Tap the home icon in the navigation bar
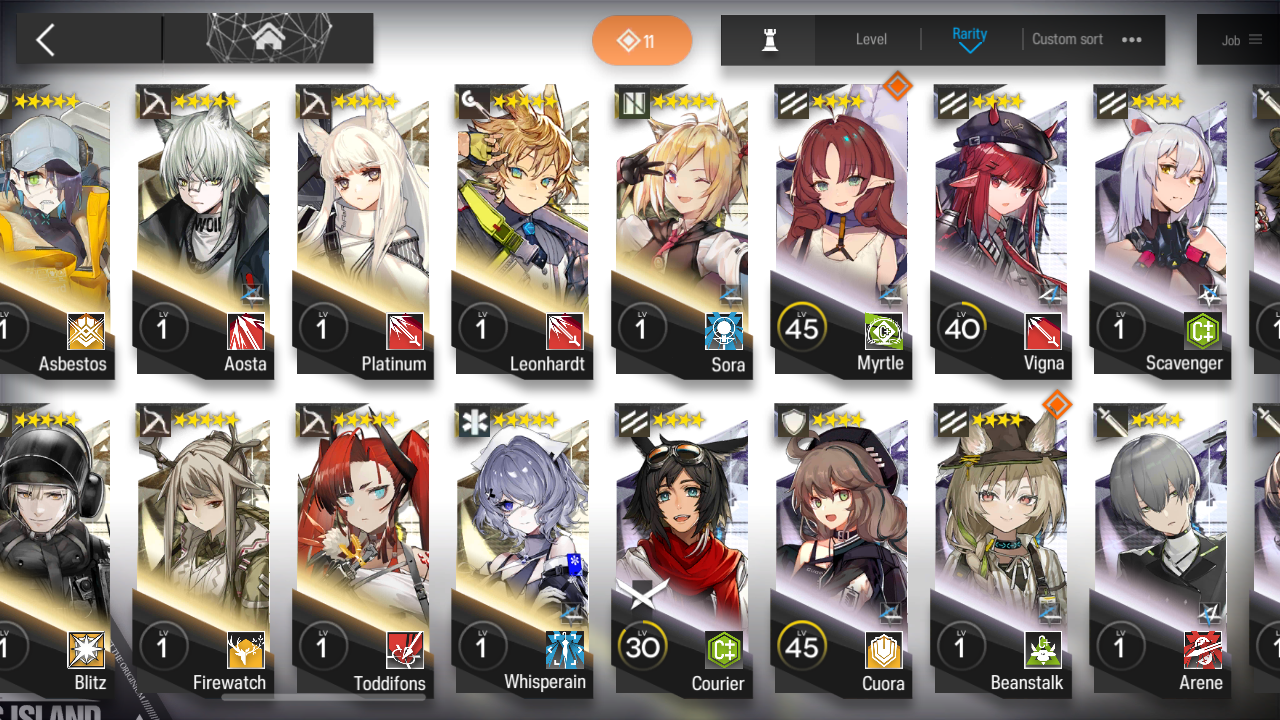Viewport: 1280px width, 720px height. coord(268,38)
